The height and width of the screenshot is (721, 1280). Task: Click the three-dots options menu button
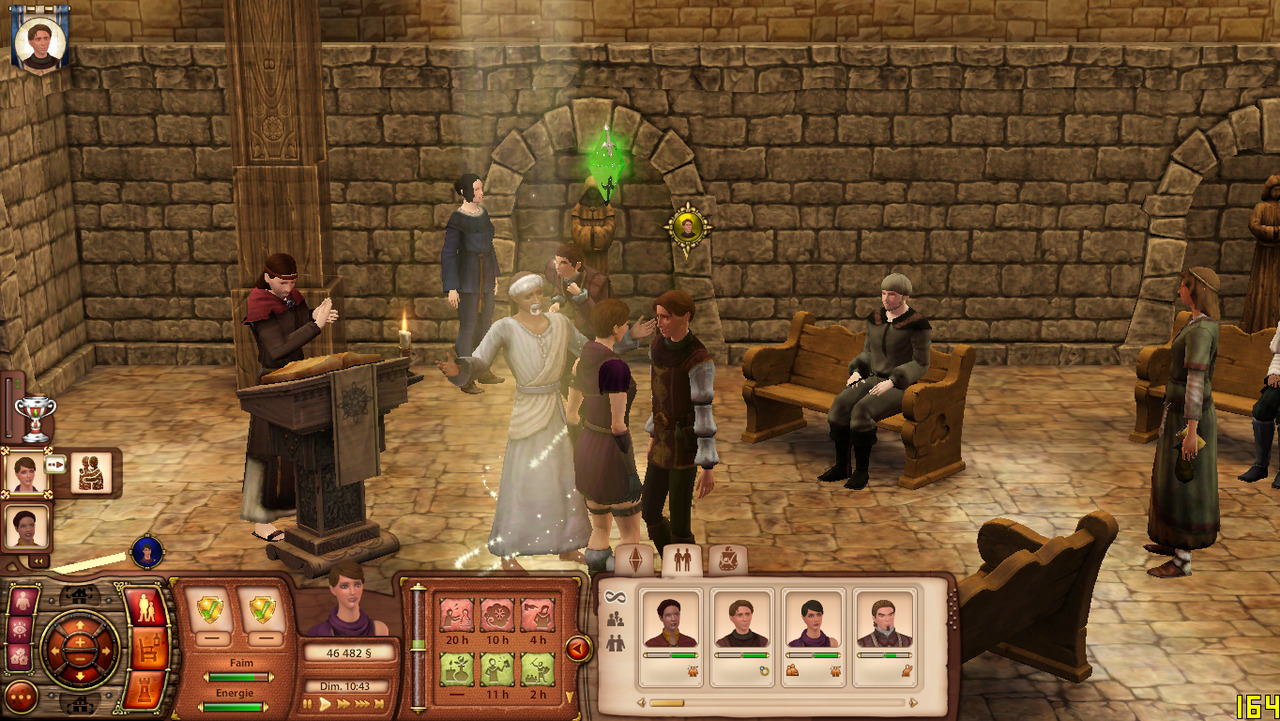click(21, 696)
